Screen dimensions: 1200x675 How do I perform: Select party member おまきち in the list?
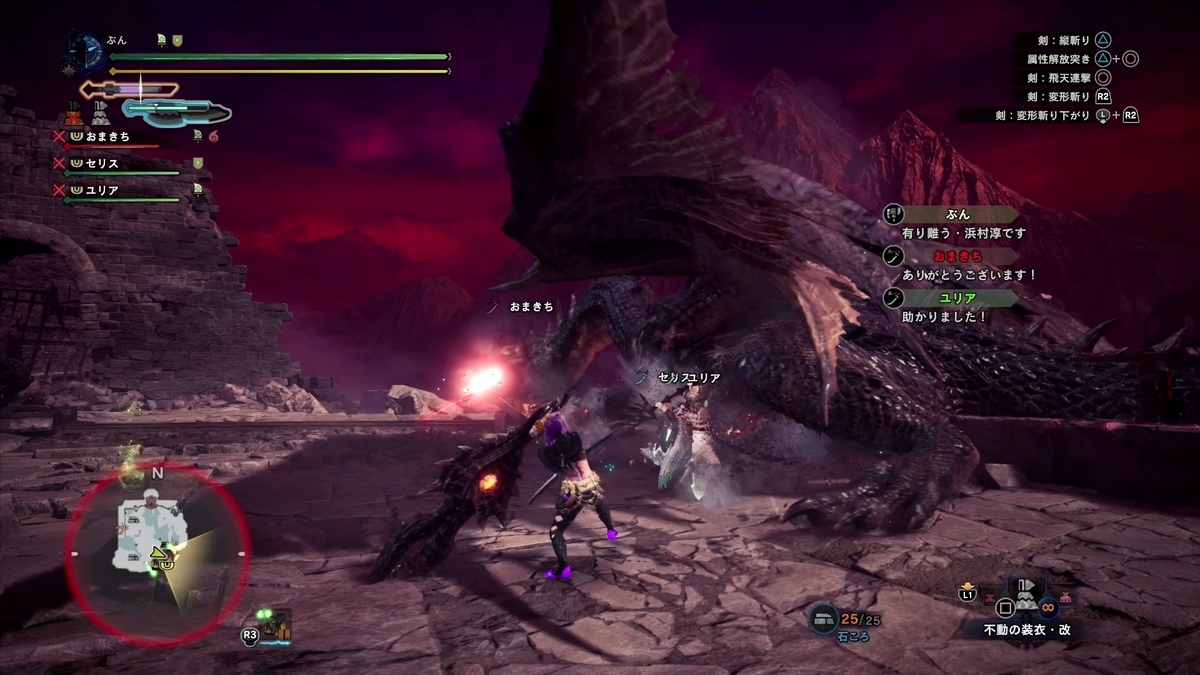tap(108, 136)
